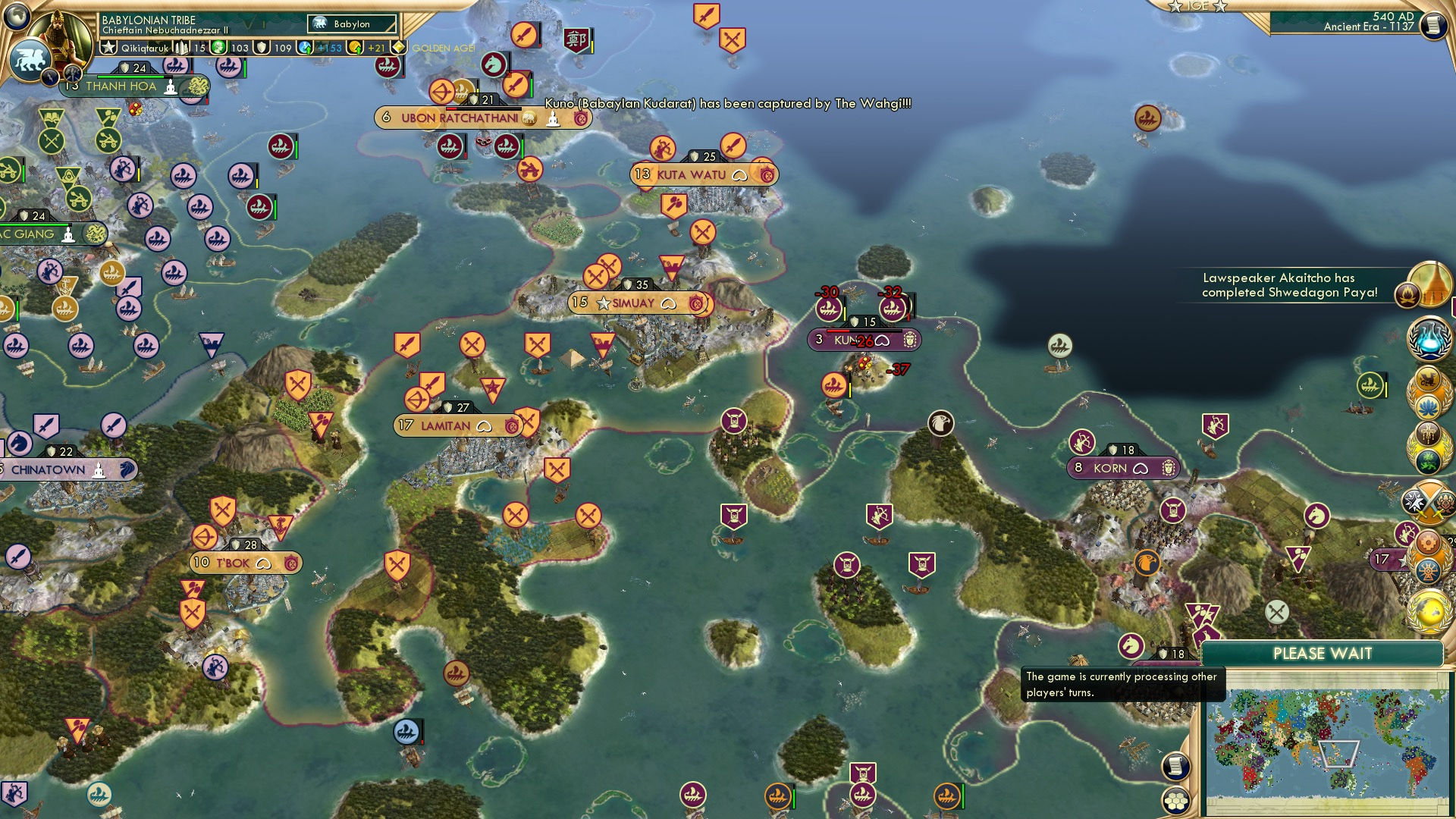
Task: Click the Please Wait turn button
Action: pyautogui.click(x=1322, y=654)
